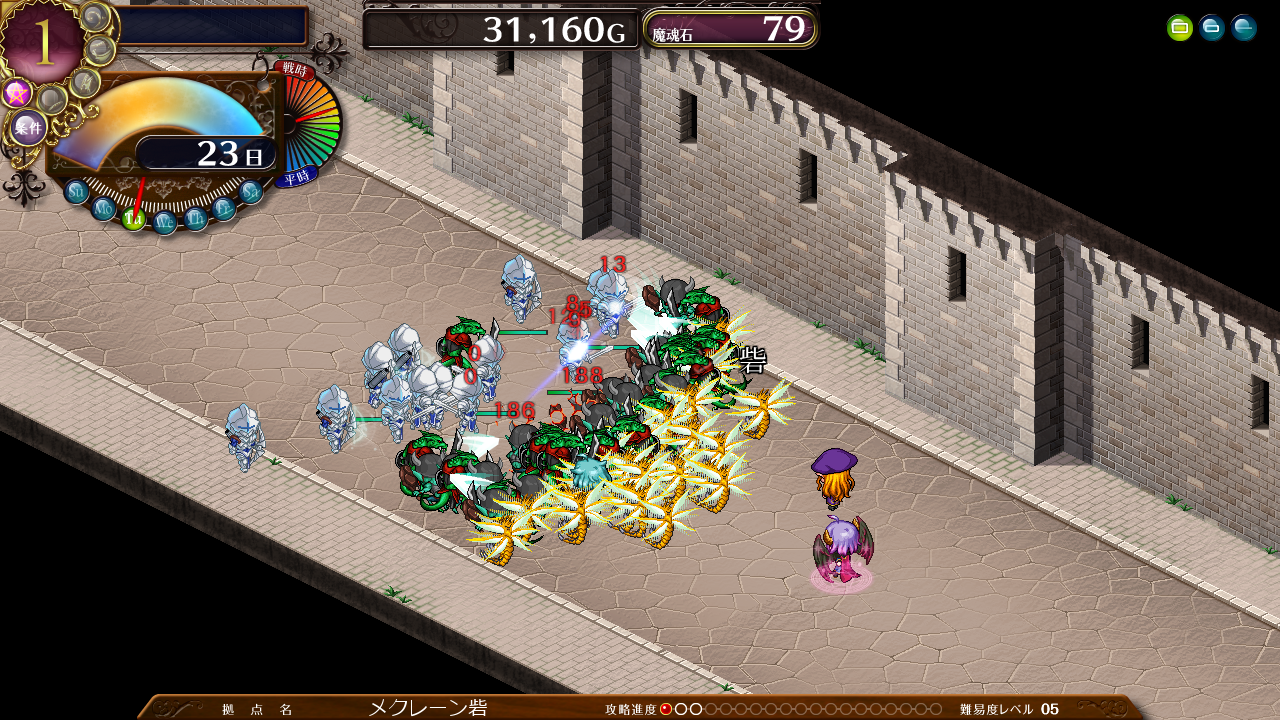This screenshot has height=720, width=1280.
Task: Switch to 戦時 wartime mode label
Action: tap(295, 70)
